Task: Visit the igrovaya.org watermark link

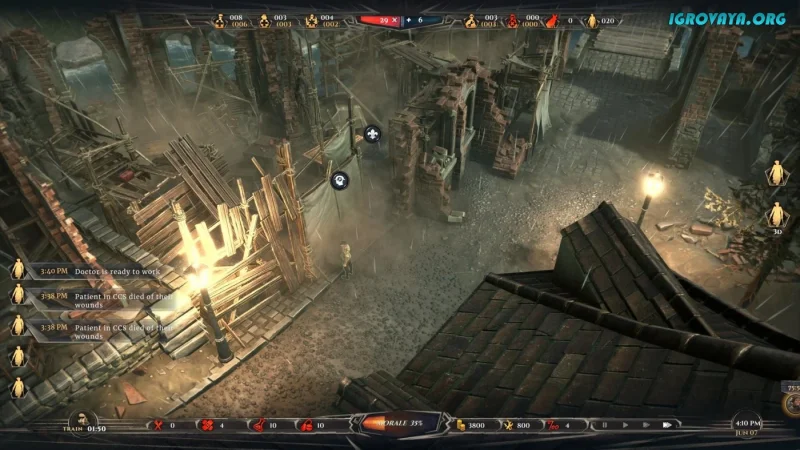Action: pos(727,18)
